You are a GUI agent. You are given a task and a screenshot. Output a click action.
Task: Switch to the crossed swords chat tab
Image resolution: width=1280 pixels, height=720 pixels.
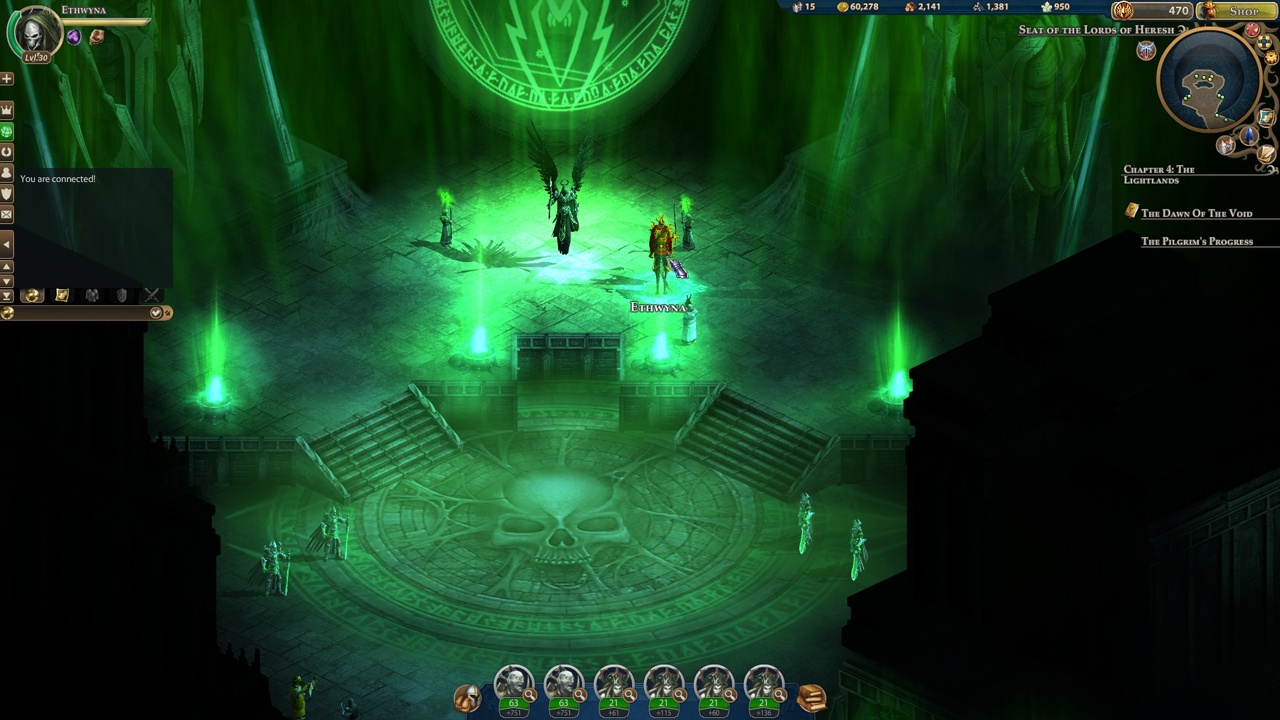(x=151, y=295)
